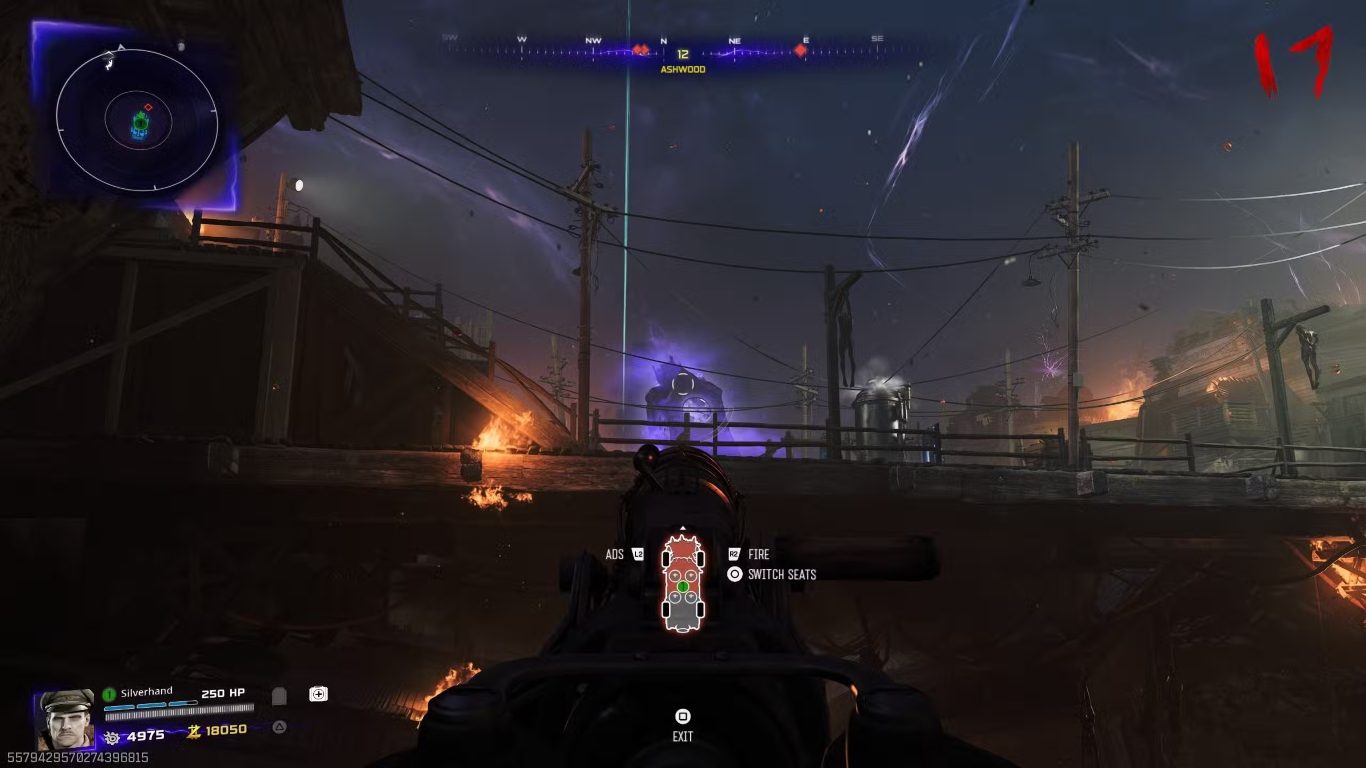The width and height of the screenshot is (1366, 768).
Task: Click the L2 button icon beside ADS
Action: [x=638, y=555]
